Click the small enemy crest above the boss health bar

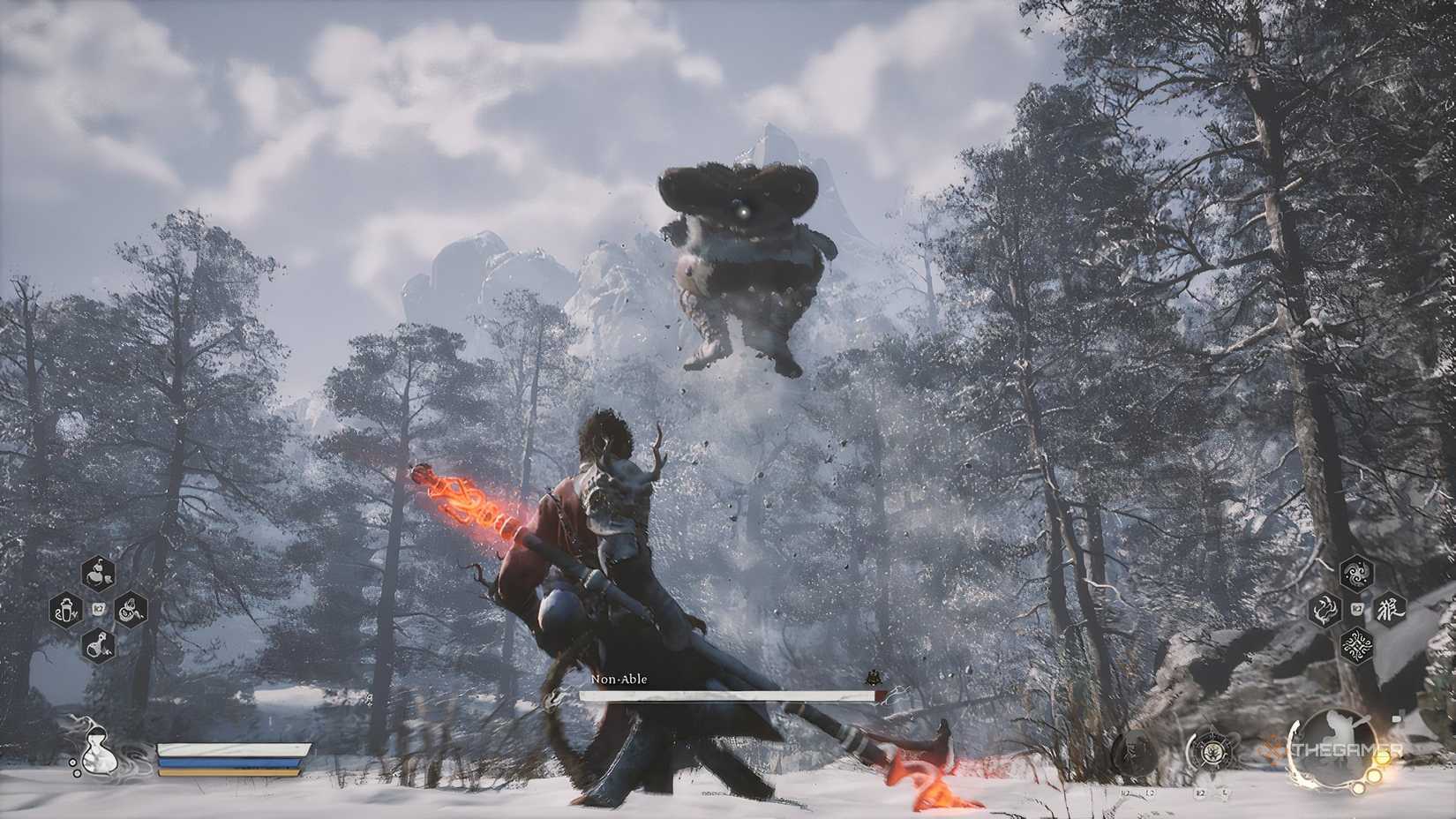(x=874, y=678)
